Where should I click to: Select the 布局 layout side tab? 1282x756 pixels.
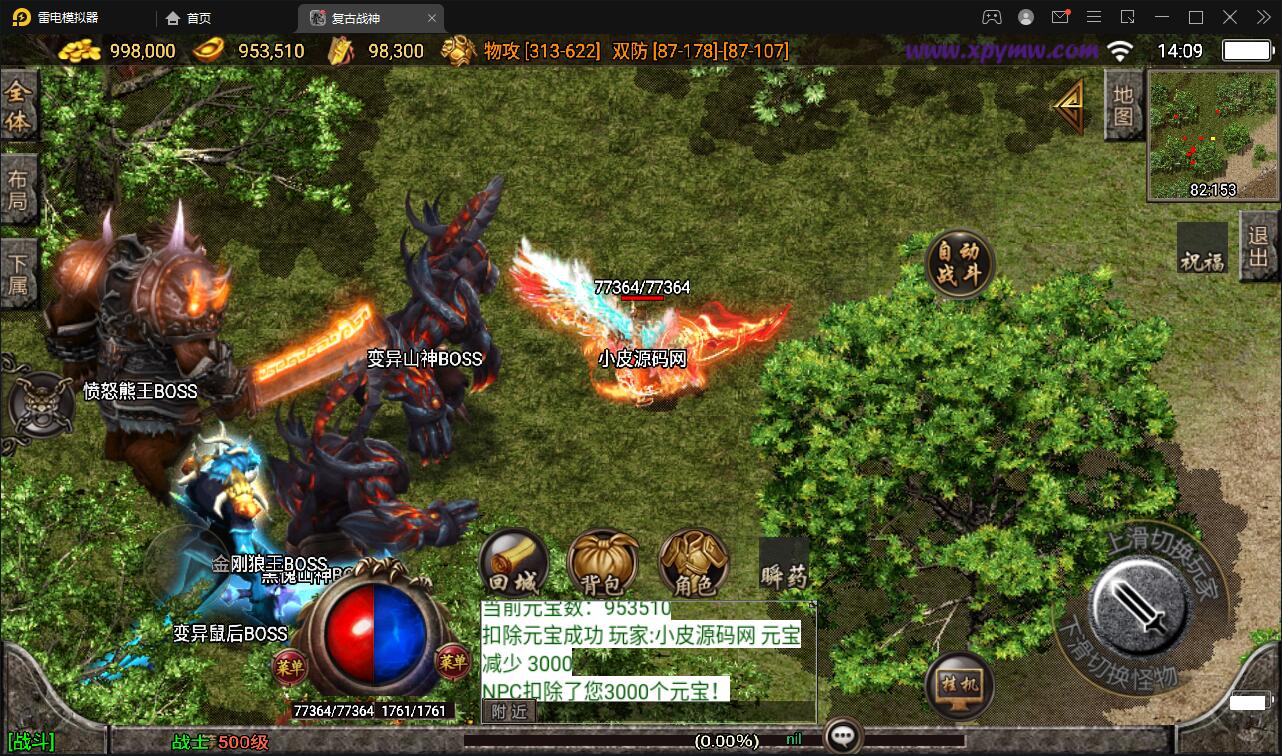click(x=19, y=191)
